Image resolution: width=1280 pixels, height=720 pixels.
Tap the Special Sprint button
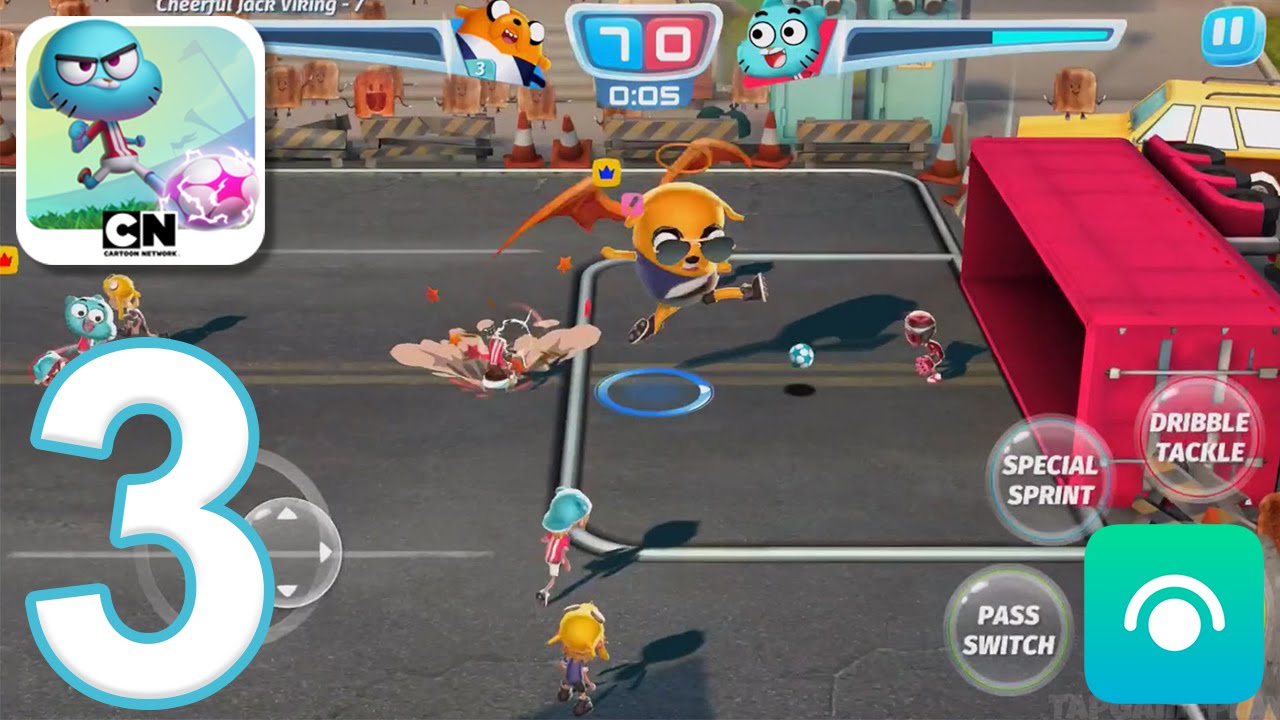tap(1049, 479)
